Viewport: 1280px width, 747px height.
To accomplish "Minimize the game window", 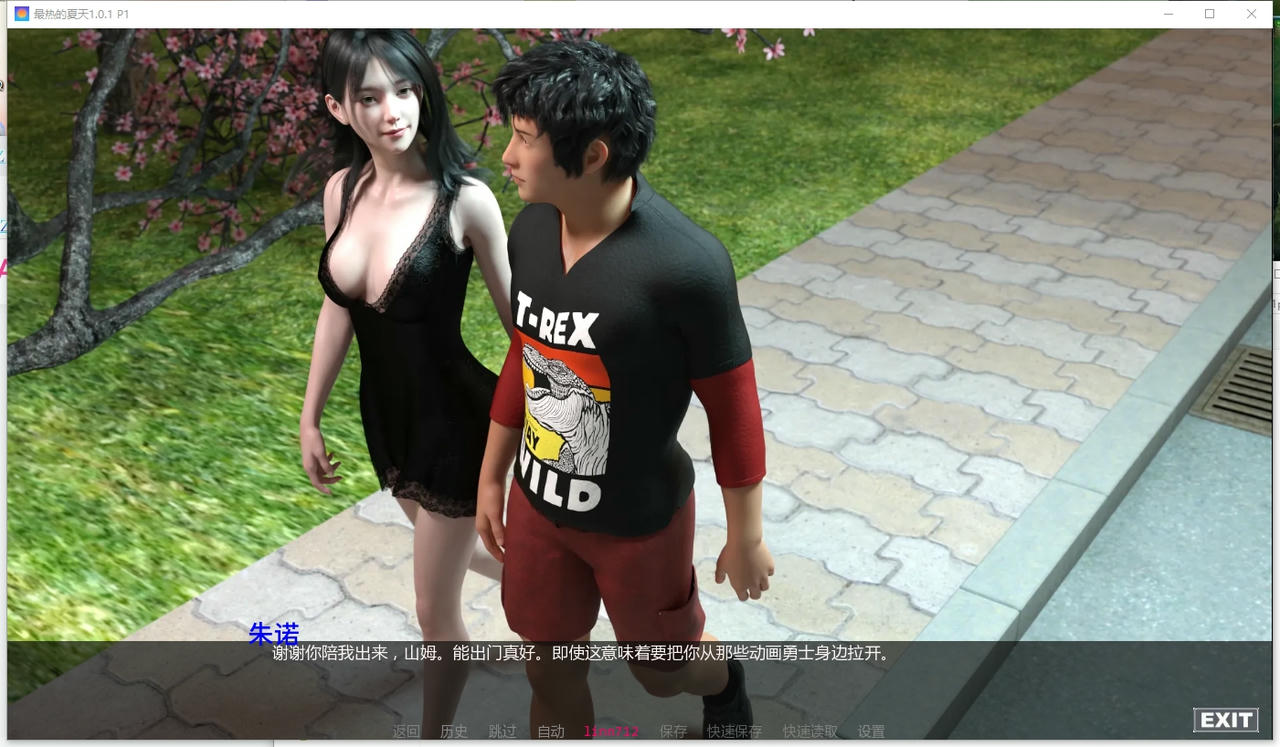I will pos(1168,14).
